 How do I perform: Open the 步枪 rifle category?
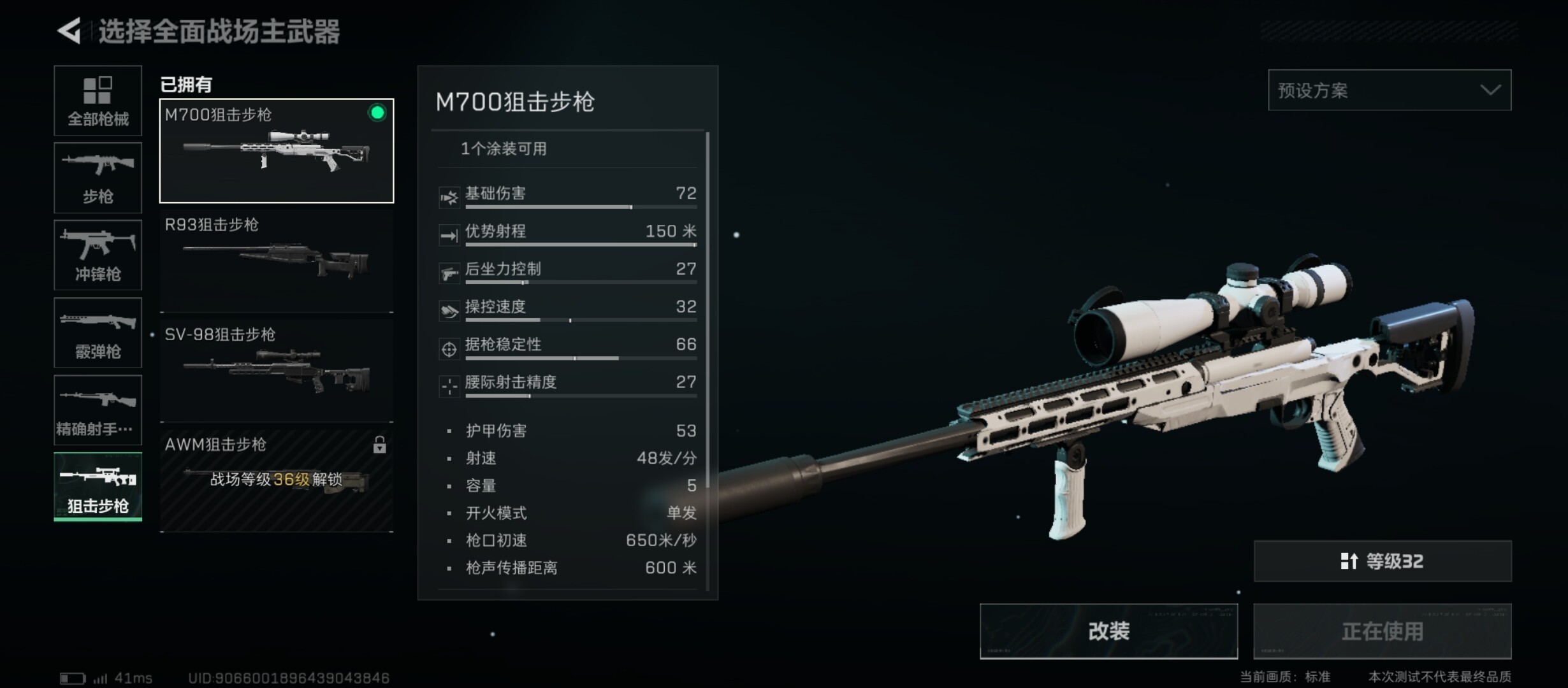click(x=97, y=177)
